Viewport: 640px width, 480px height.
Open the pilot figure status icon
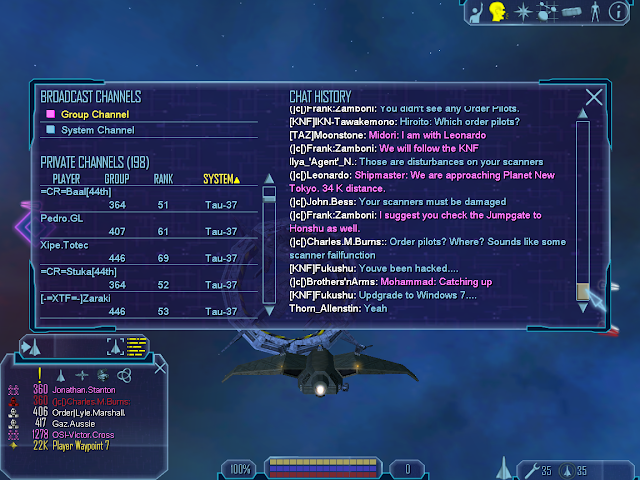point(595,12)
